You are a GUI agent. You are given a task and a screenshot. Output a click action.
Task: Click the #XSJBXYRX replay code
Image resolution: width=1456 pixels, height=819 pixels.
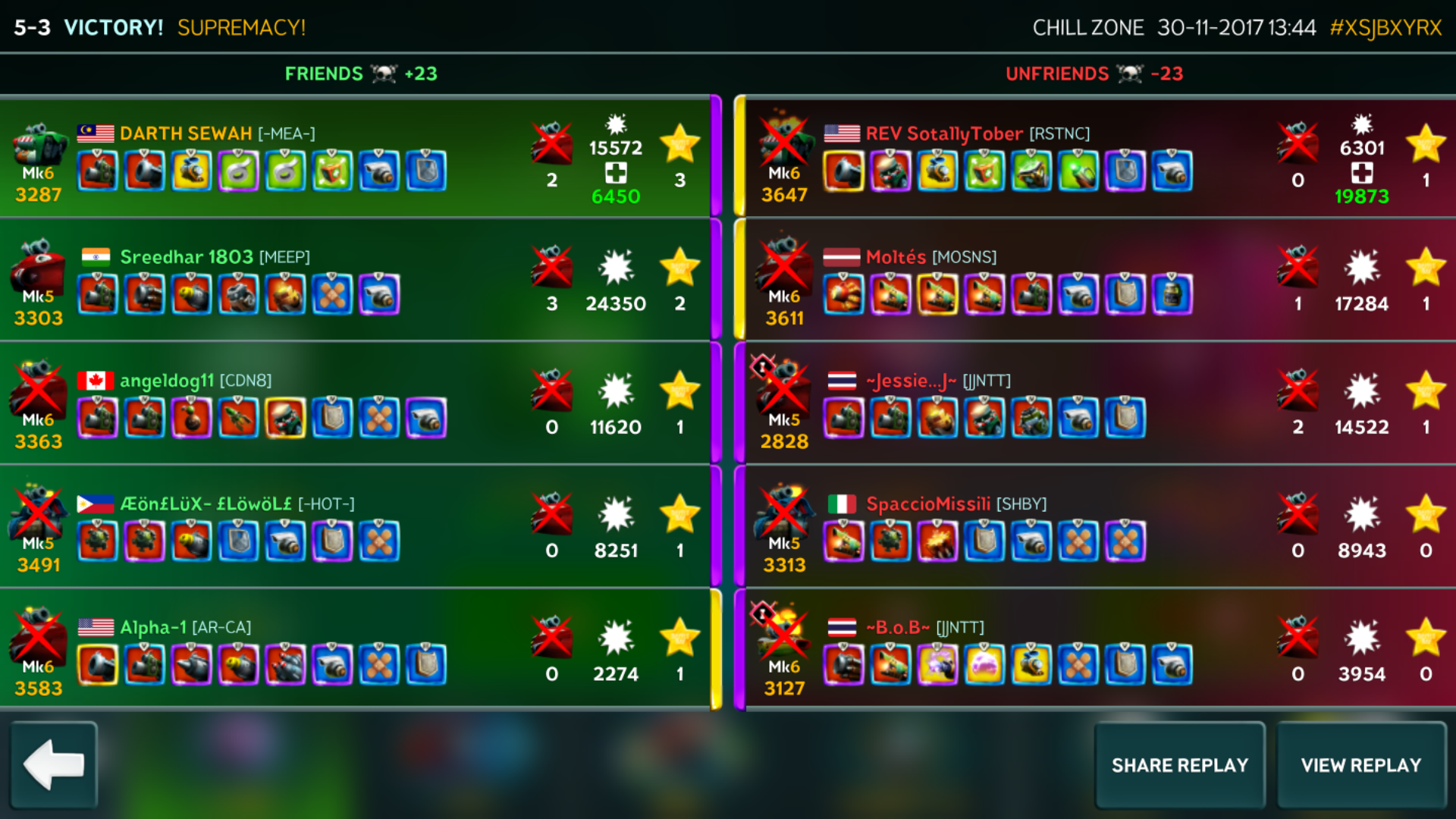click(x=1385, y=28)
